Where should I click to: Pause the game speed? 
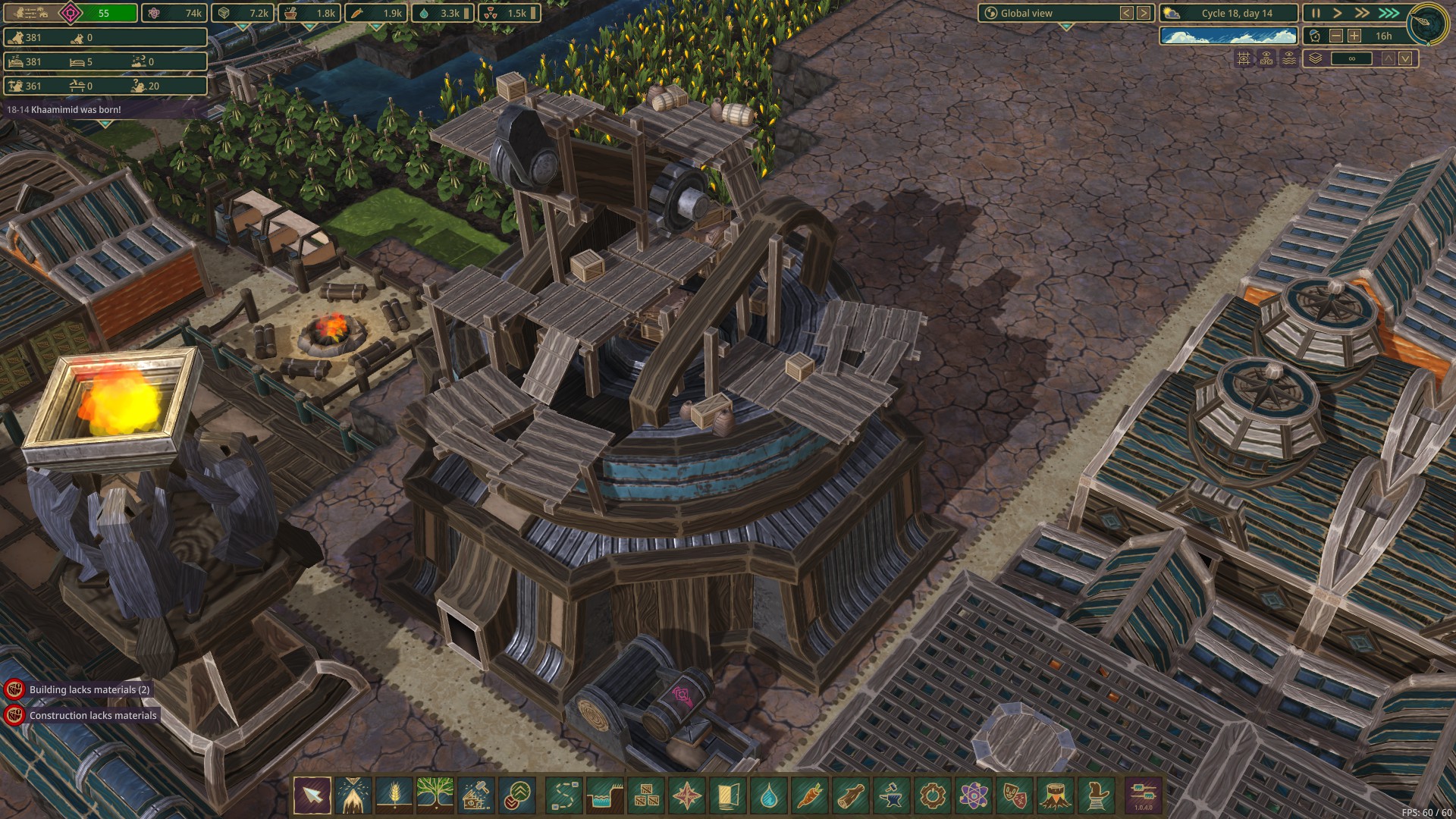click(x=1316, y=13)
